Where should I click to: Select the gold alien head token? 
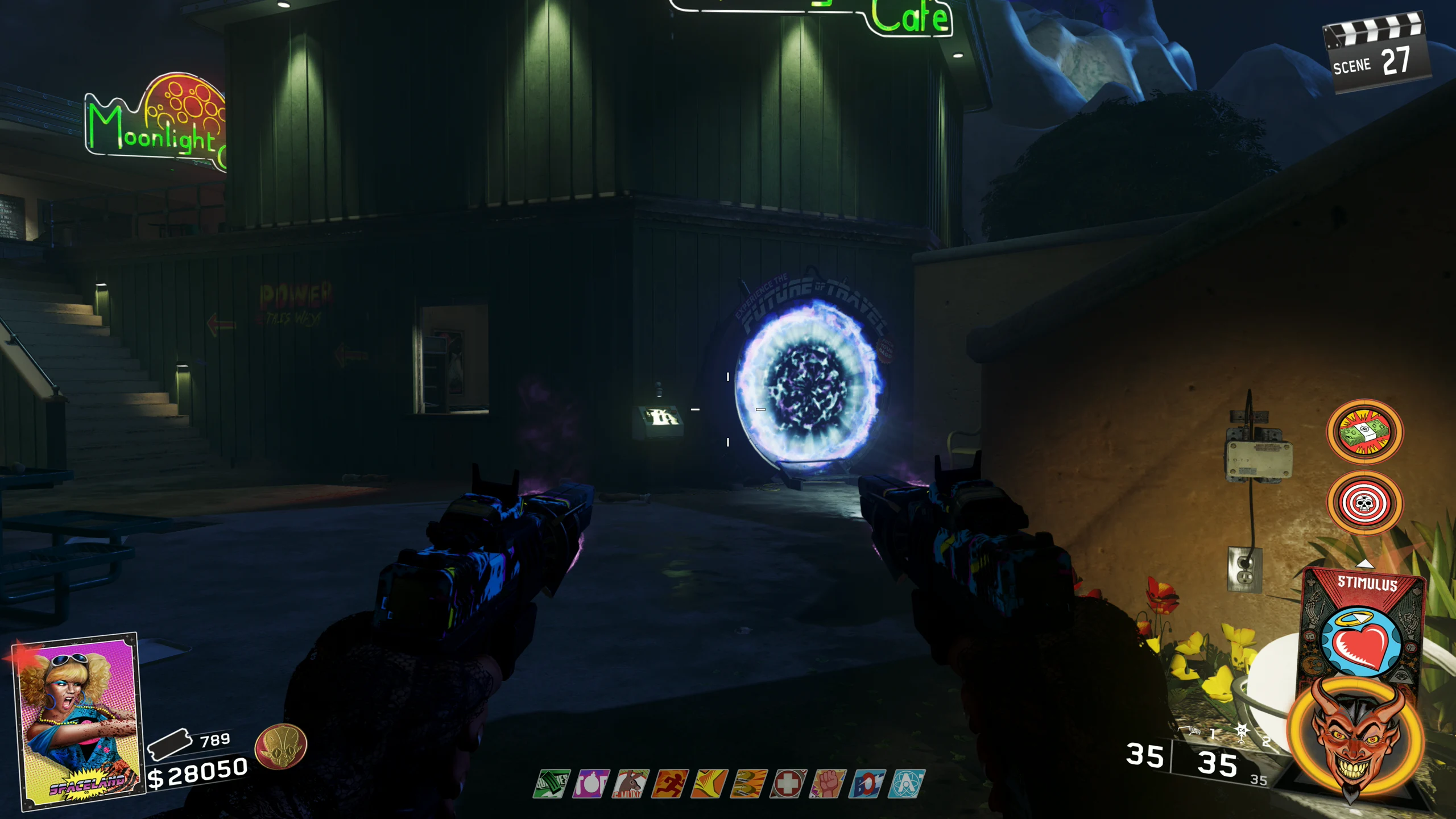click(280, 747)
